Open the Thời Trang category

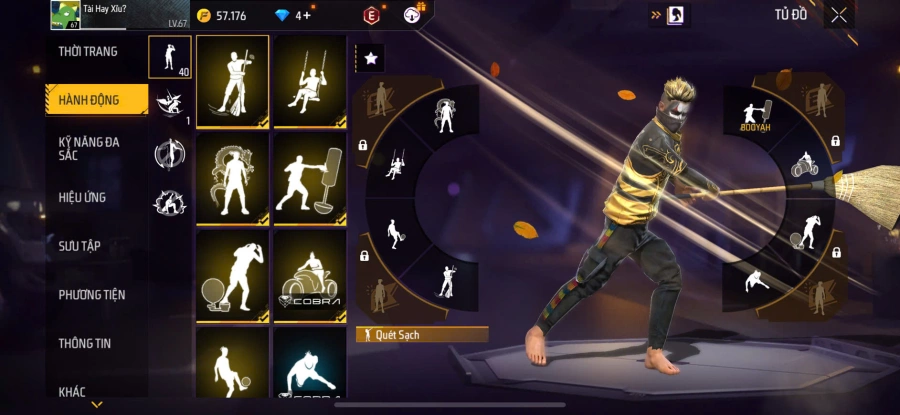89,52
